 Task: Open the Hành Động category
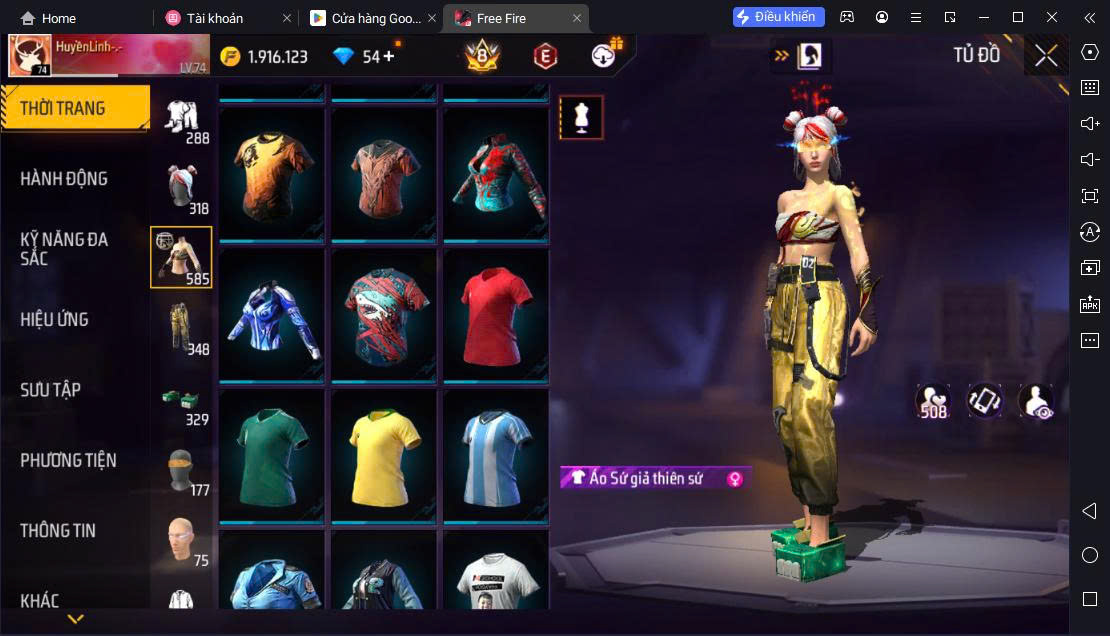(x=64, y=179)
